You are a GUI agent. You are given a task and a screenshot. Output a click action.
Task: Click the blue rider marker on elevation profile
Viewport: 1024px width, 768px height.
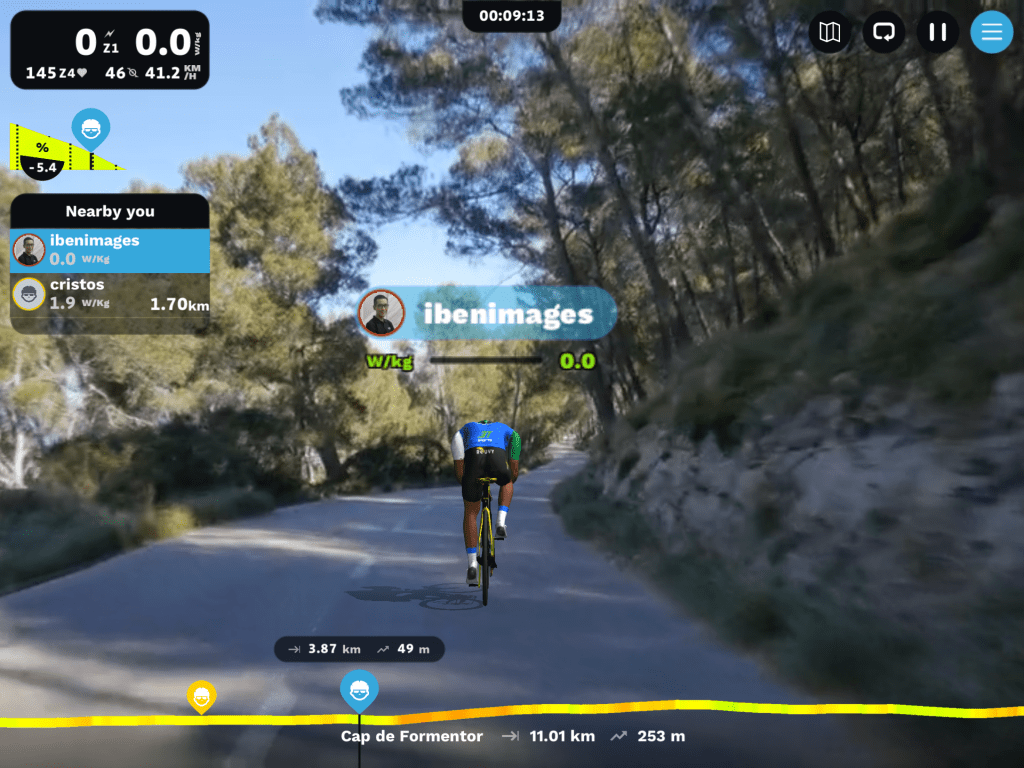coord(359,690)
